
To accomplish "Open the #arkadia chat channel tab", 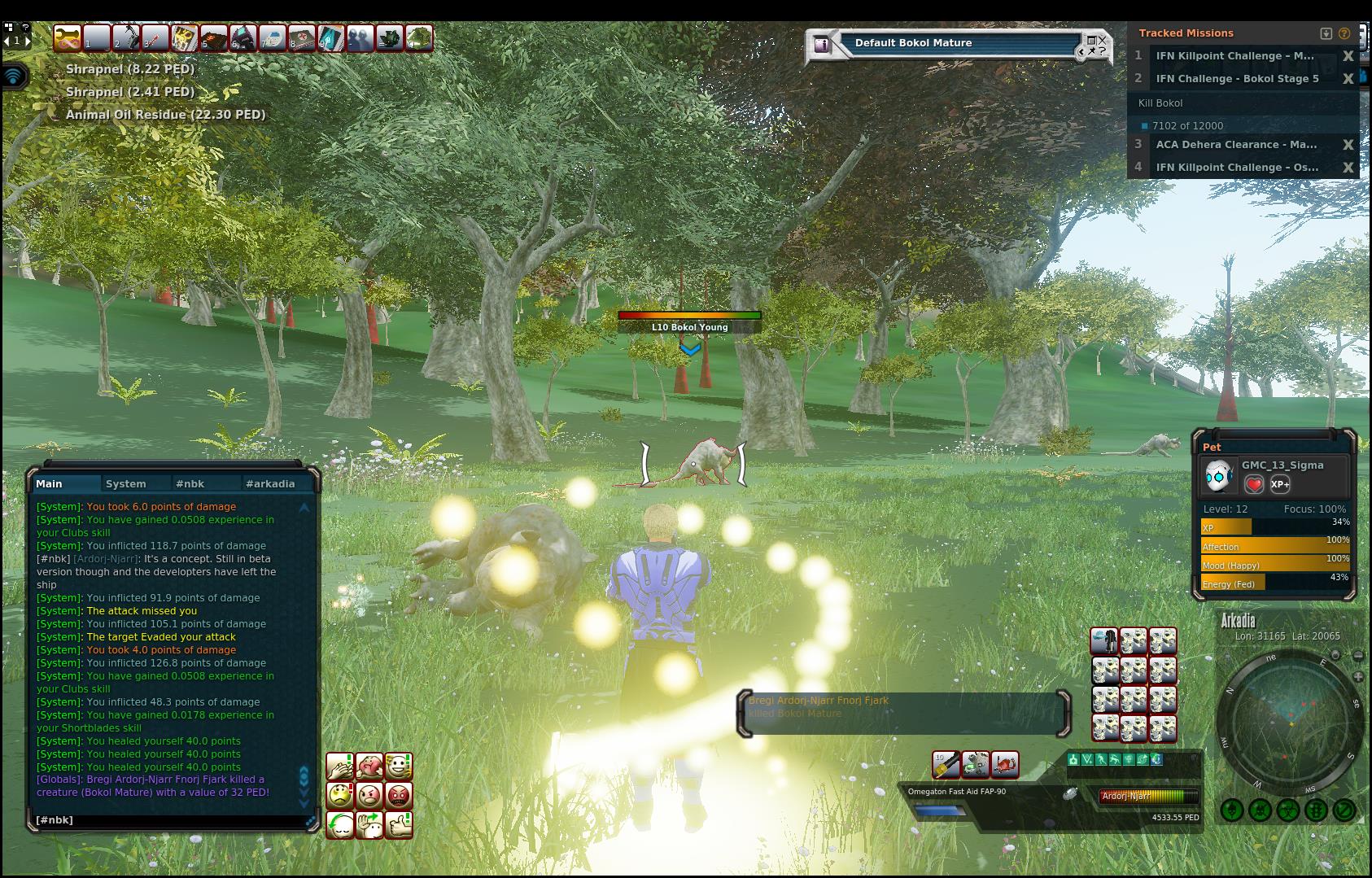I will 270,483.
